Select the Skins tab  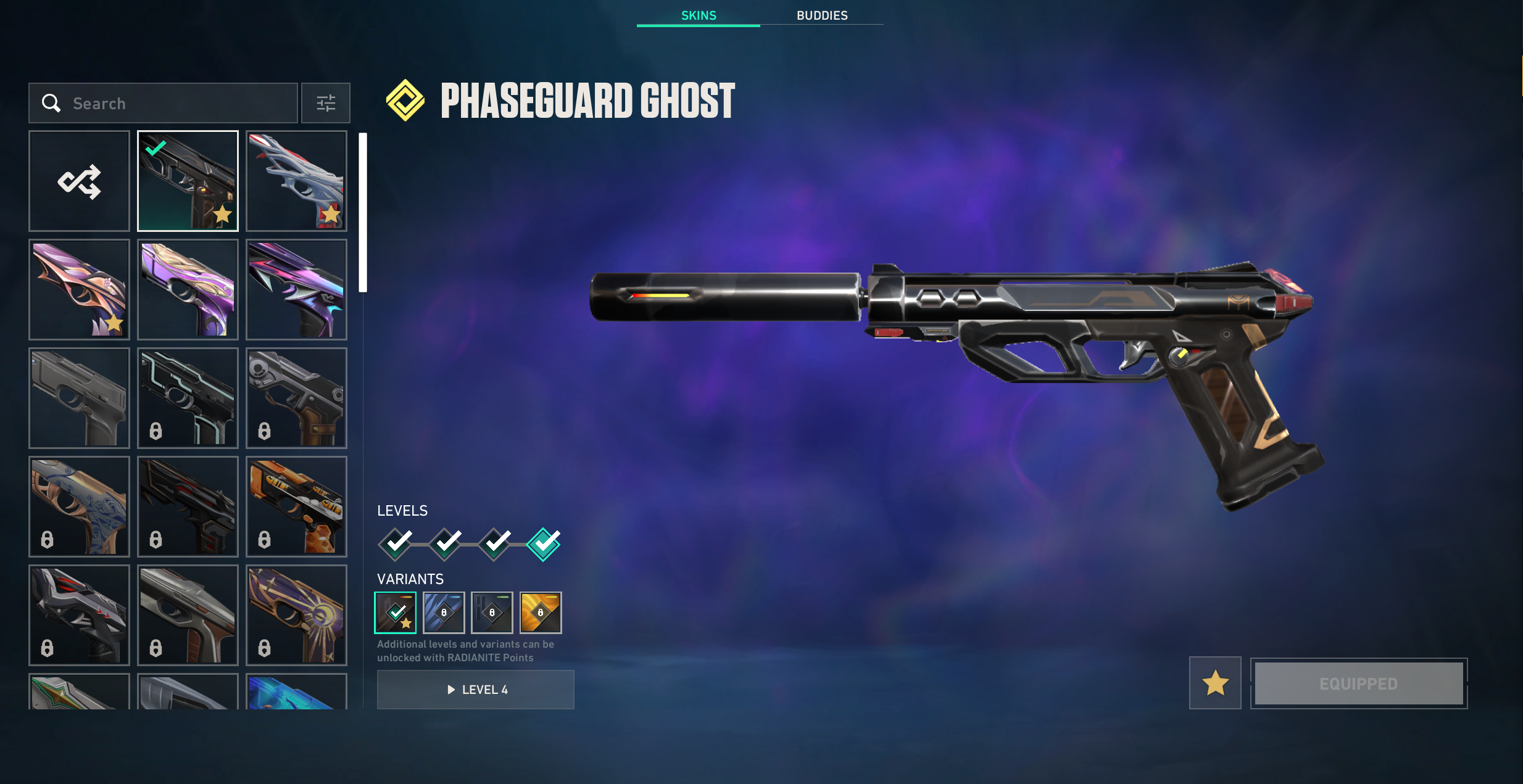click(x=698, y=15)
